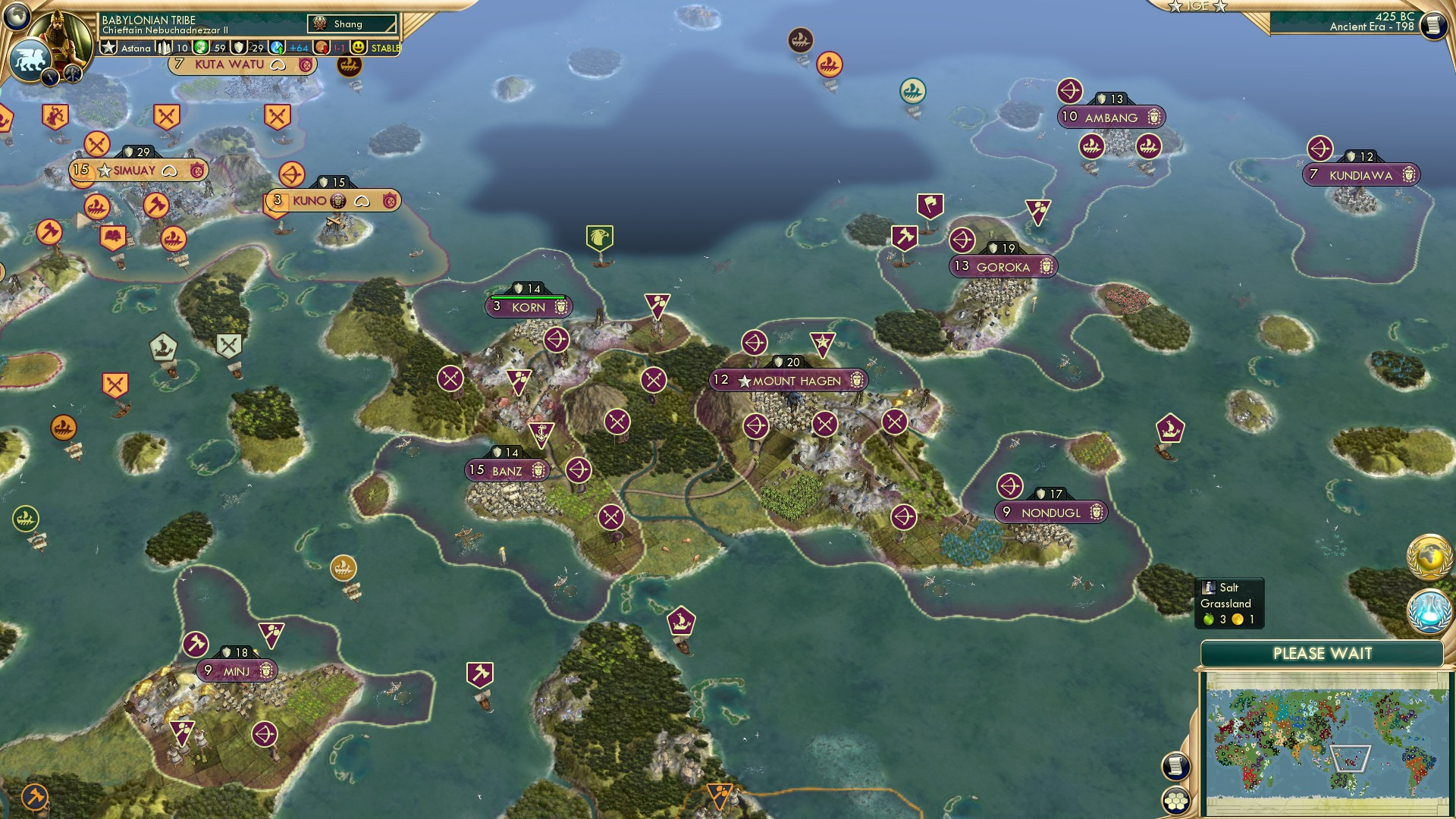Click the gold treasury icon showing 59
This screenshot has width=1456, height=819.
(x=202, y=47)
